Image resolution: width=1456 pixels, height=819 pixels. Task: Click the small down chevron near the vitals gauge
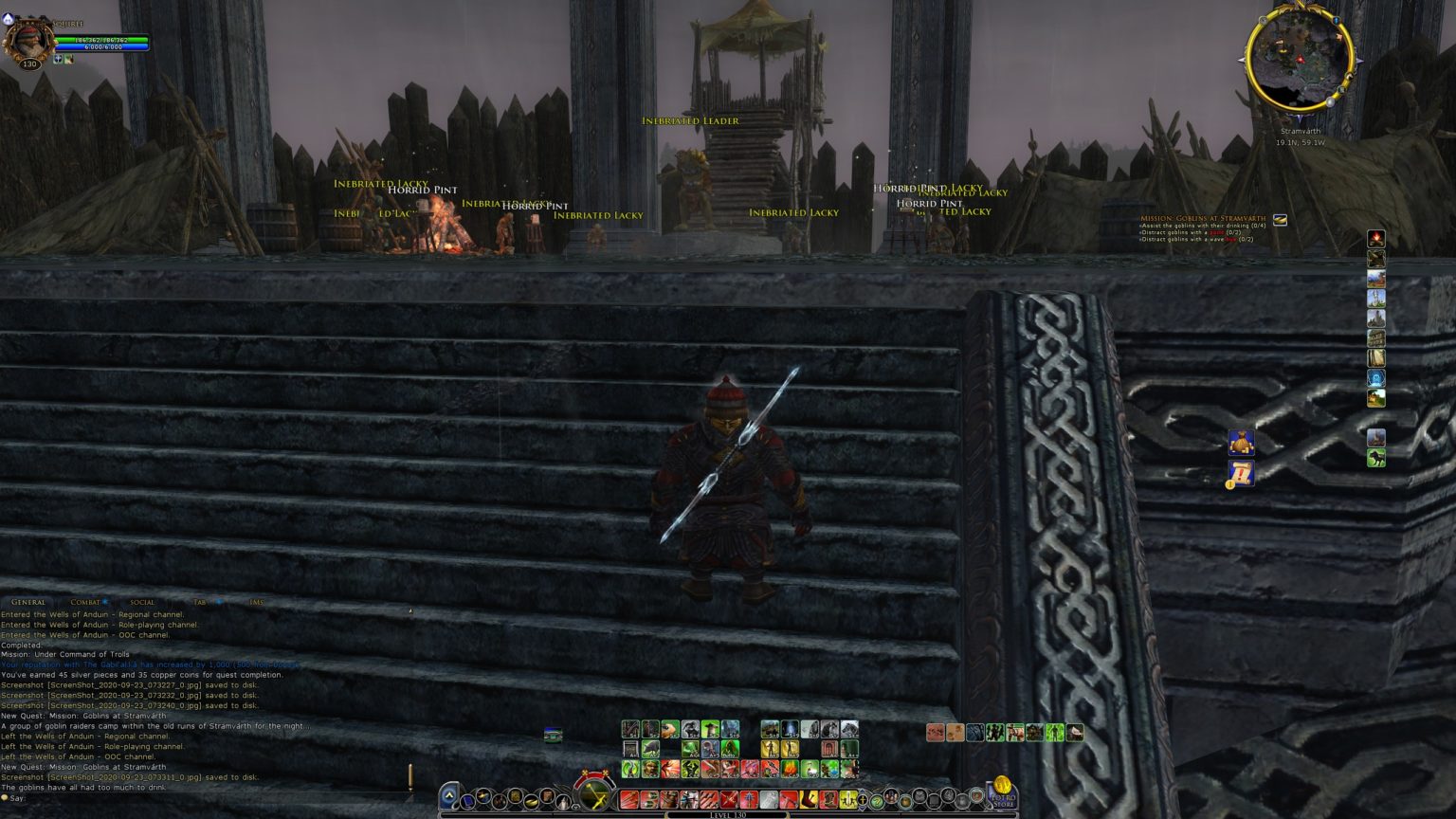(576, 808)
